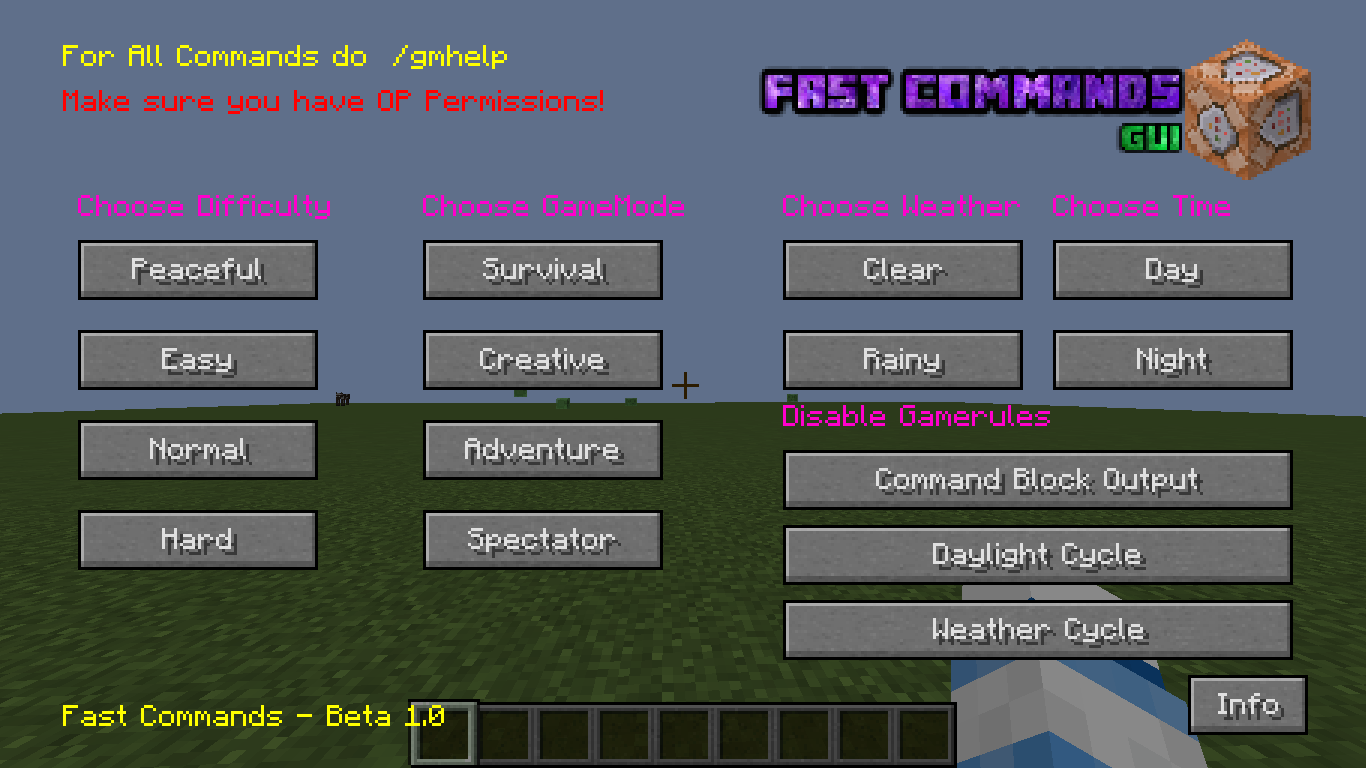This screenshot has height=768, width=1366.
Task: Switch gamemode to Creative
Action: point(542,360)
